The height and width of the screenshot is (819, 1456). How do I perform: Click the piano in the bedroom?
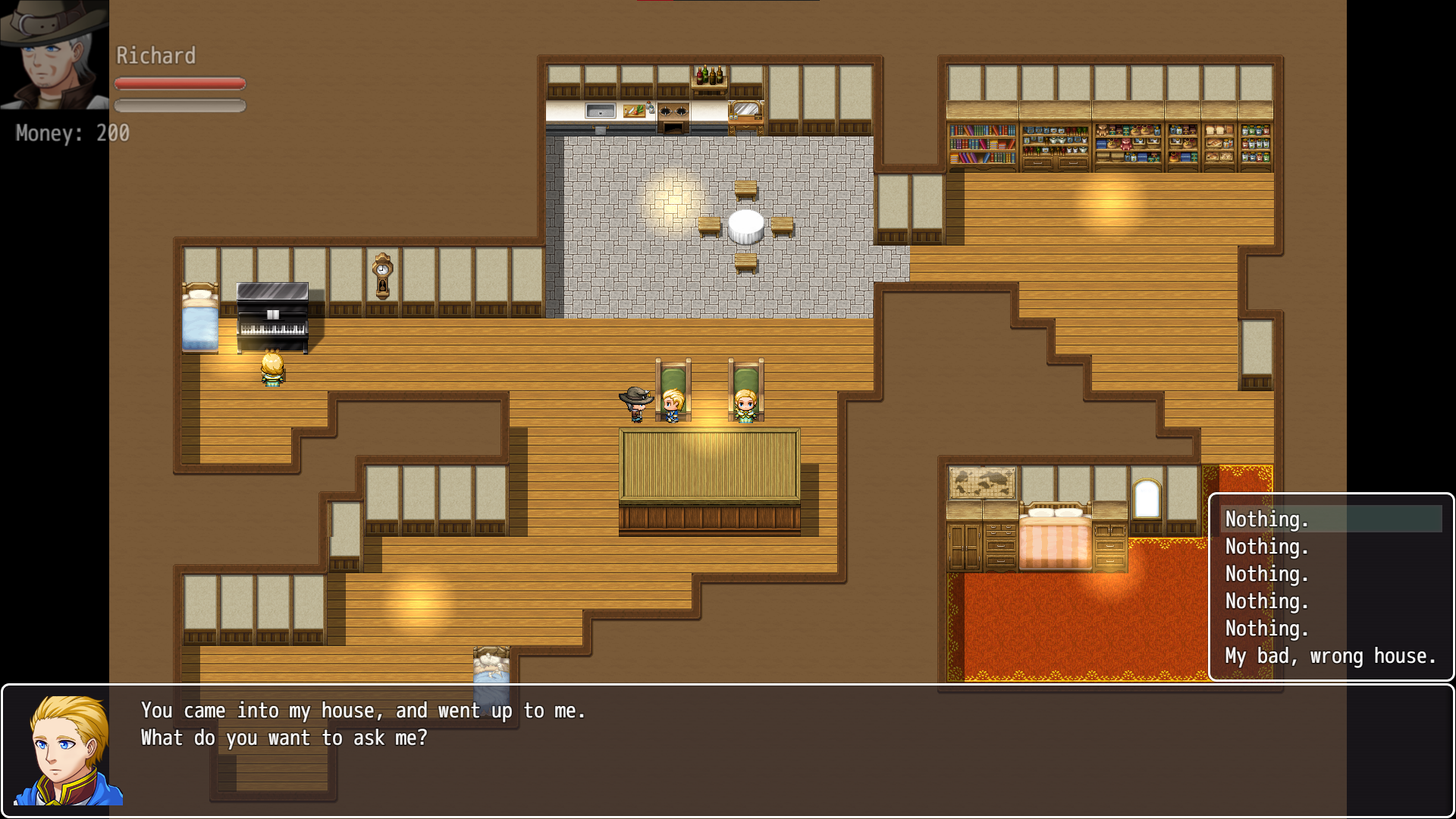(271, 315)
